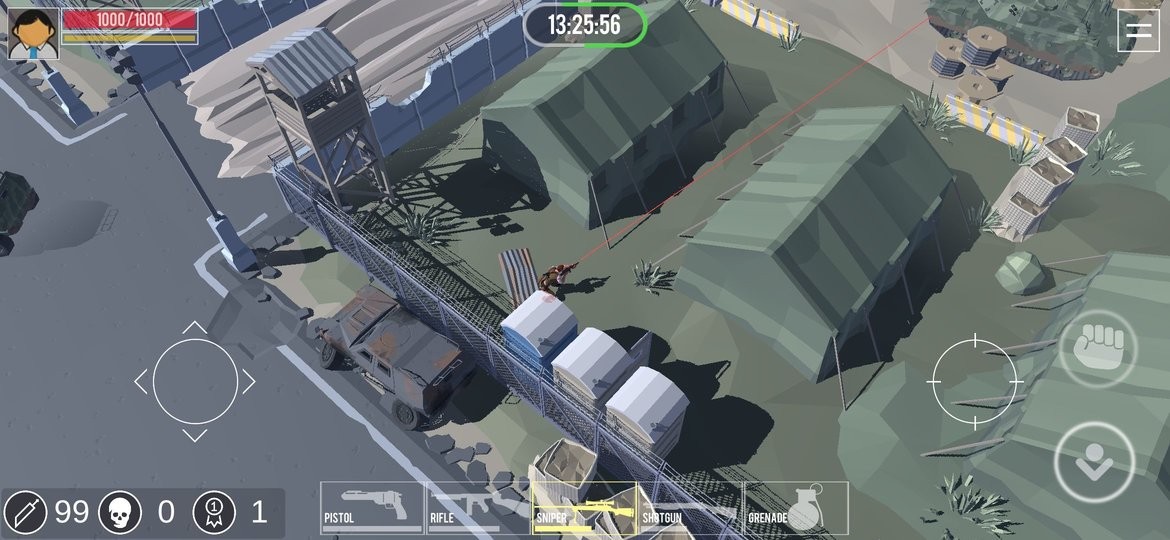Select the Grenade slot
The height and width of the screenshot is (540, 1170).
tap(797, 507)
